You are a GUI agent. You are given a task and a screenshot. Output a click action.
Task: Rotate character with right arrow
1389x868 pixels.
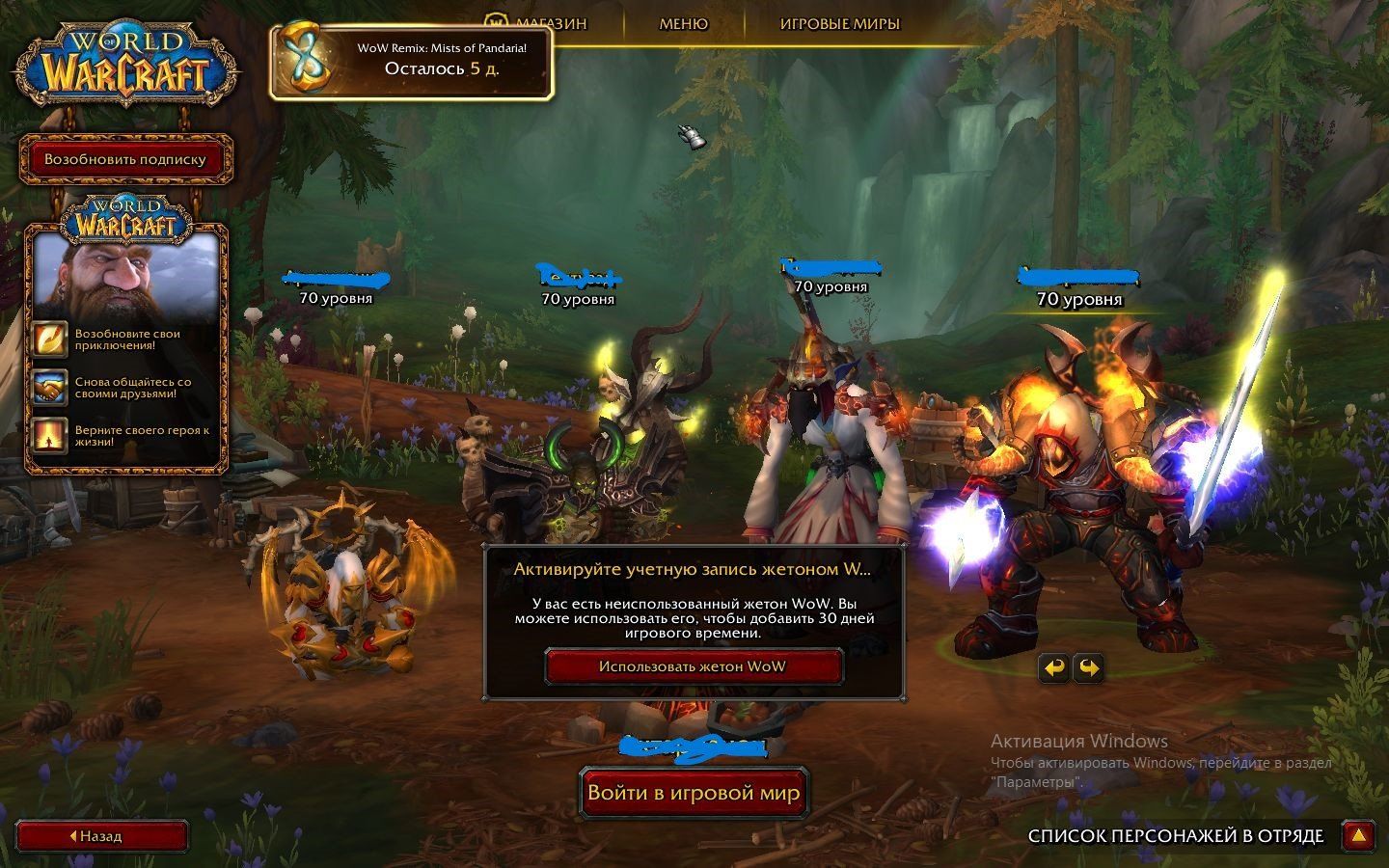click(1088, 667)
